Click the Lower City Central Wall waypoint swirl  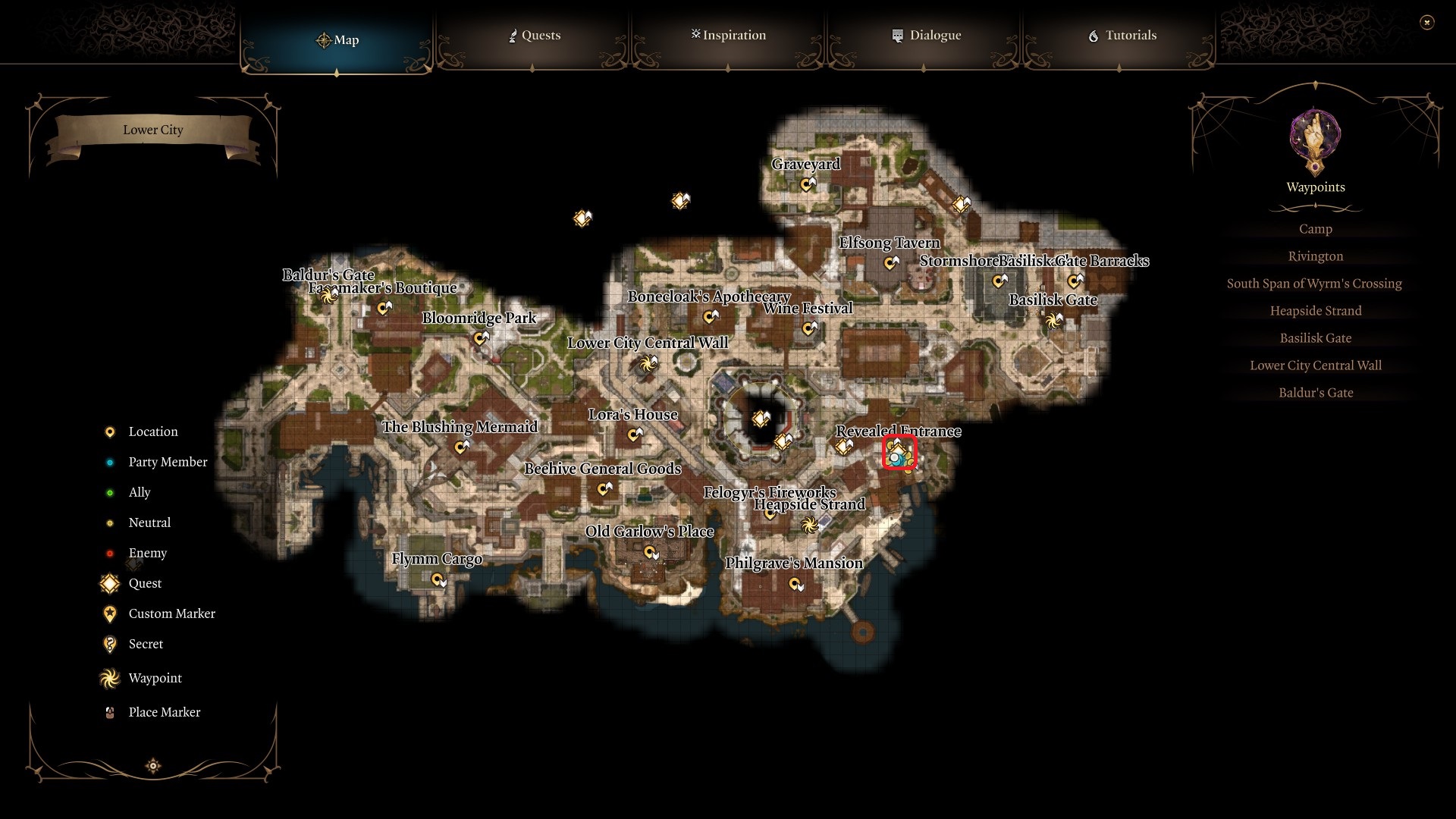tap(647, 363)
